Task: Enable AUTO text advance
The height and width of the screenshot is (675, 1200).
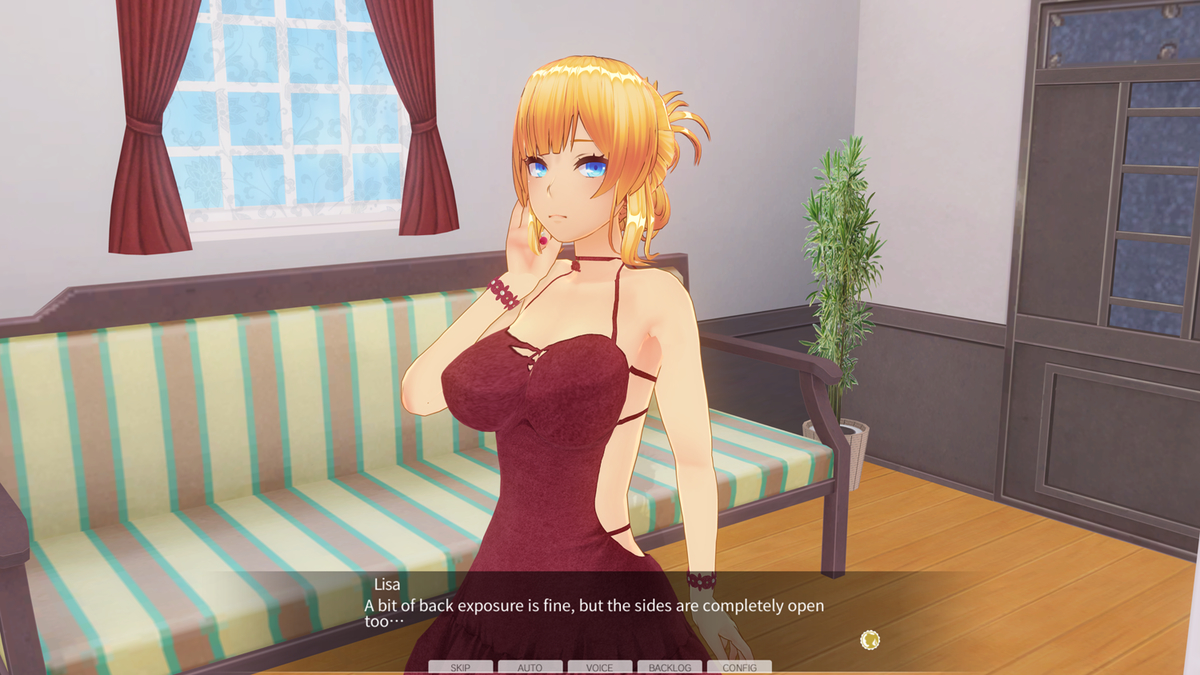Action: click(530, 667)
